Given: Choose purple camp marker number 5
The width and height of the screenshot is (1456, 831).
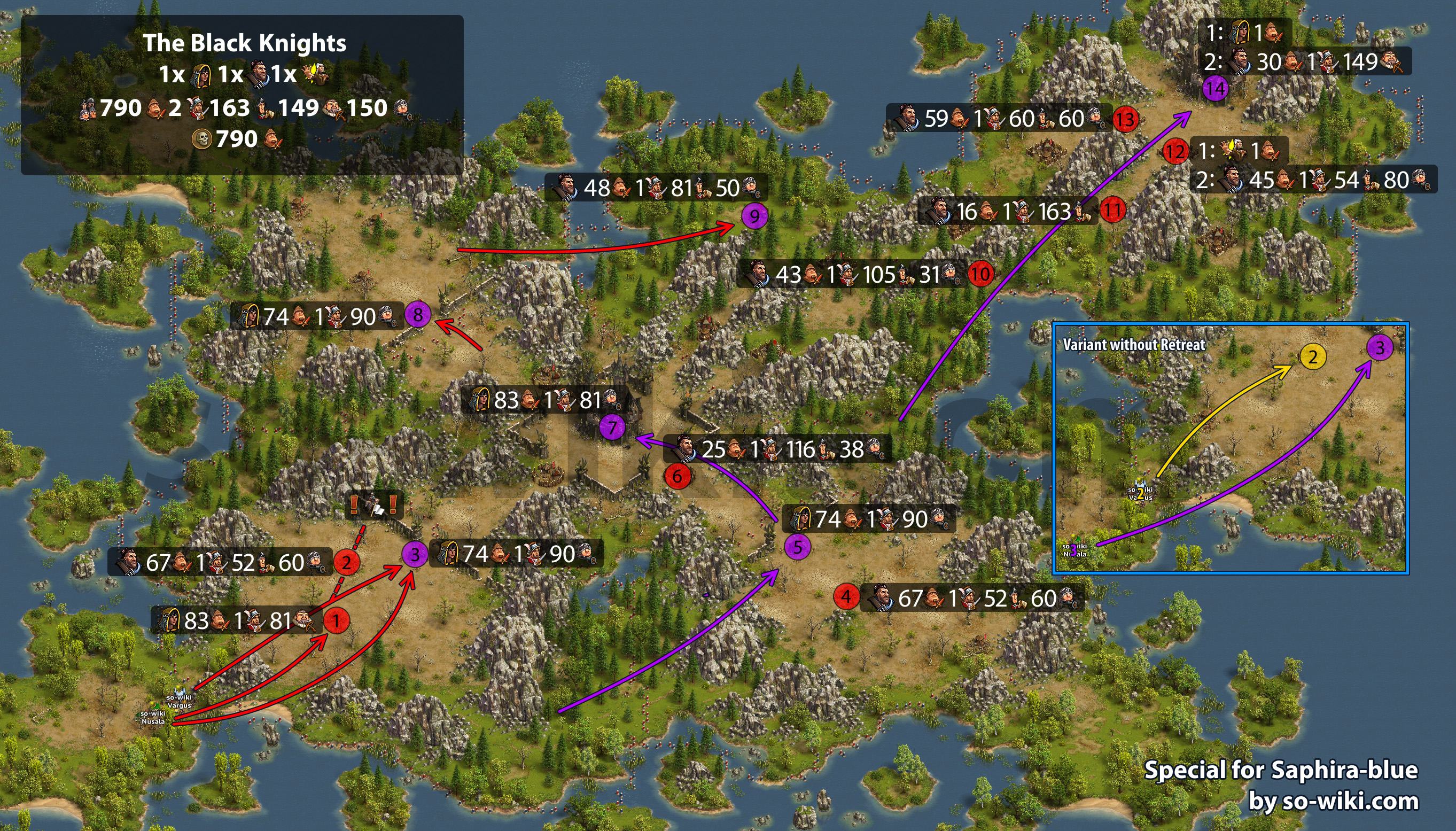Looking at the screenshot, I should click(798, 547).
